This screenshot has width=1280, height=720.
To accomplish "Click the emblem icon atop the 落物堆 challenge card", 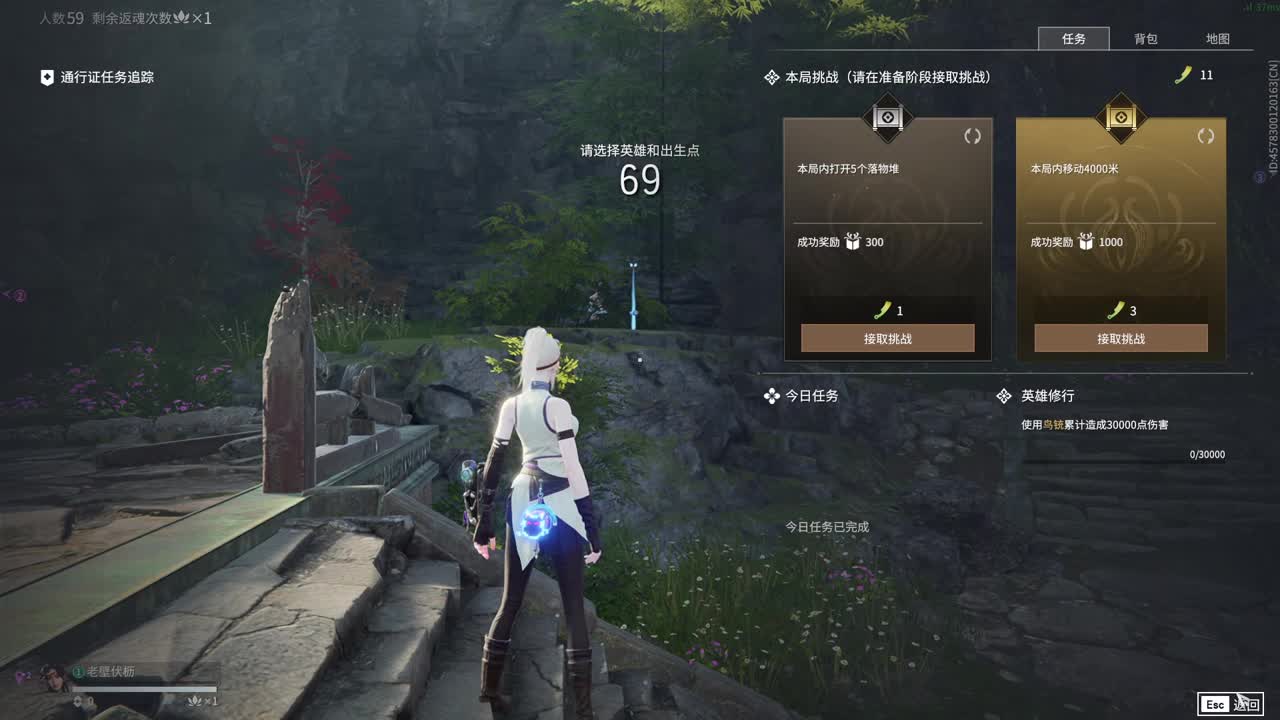I will tap(886, 119).
